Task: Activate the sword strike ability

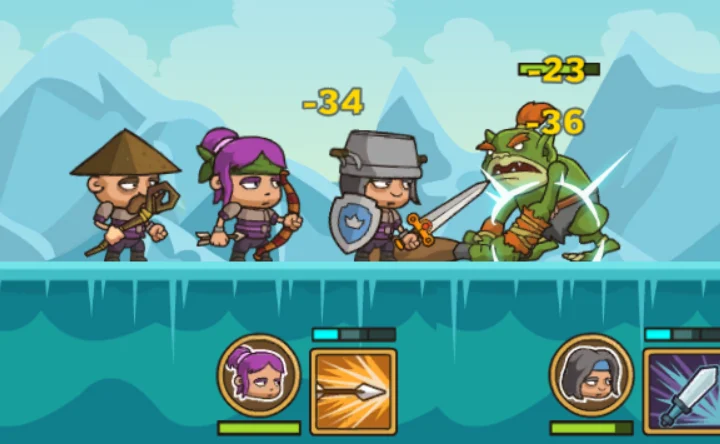Action: click(x=684, y=391)
